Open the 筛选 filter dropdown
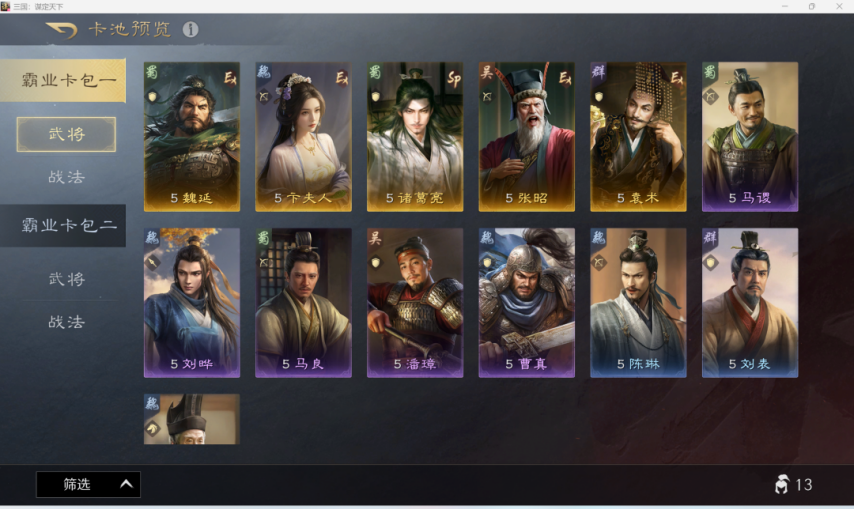 [88, 484]
